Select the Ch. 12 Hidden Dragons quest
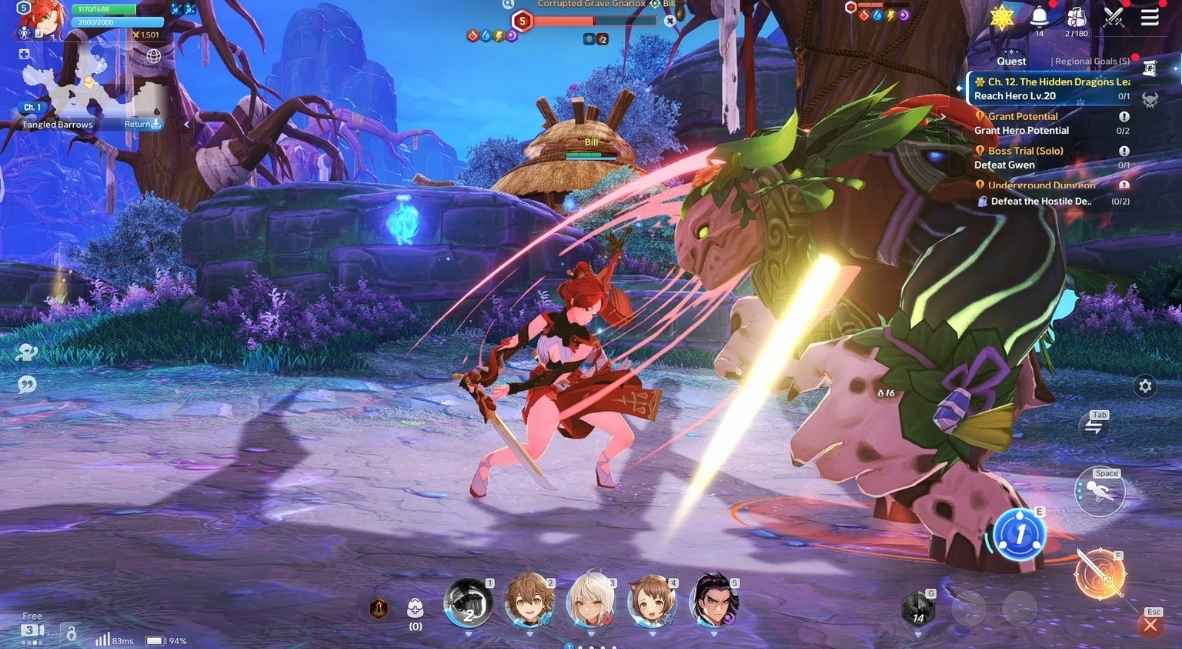The image size is (1182, 649). 1052,89
